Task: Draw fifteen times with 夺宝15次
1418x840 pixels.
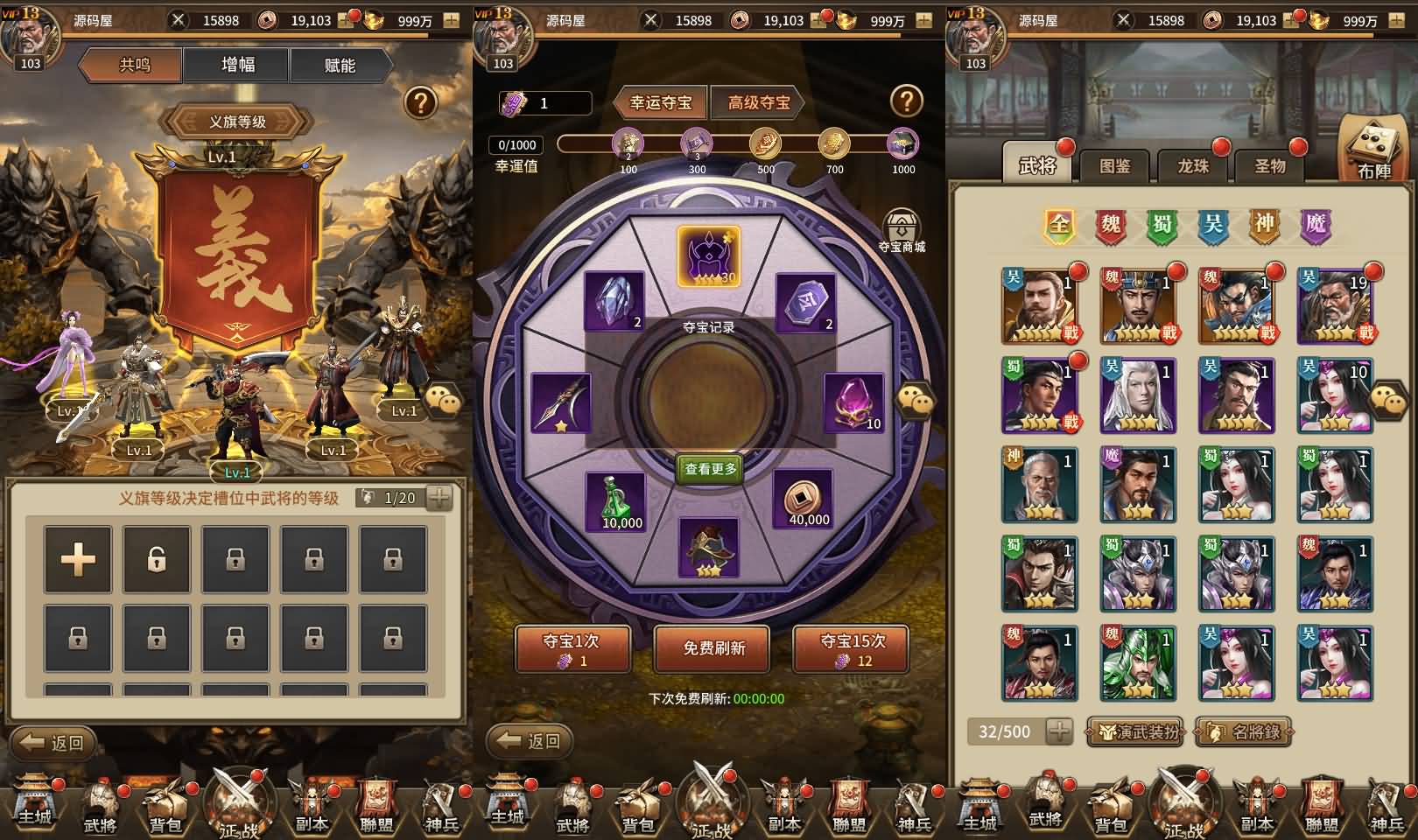Action: pos(852,649)
